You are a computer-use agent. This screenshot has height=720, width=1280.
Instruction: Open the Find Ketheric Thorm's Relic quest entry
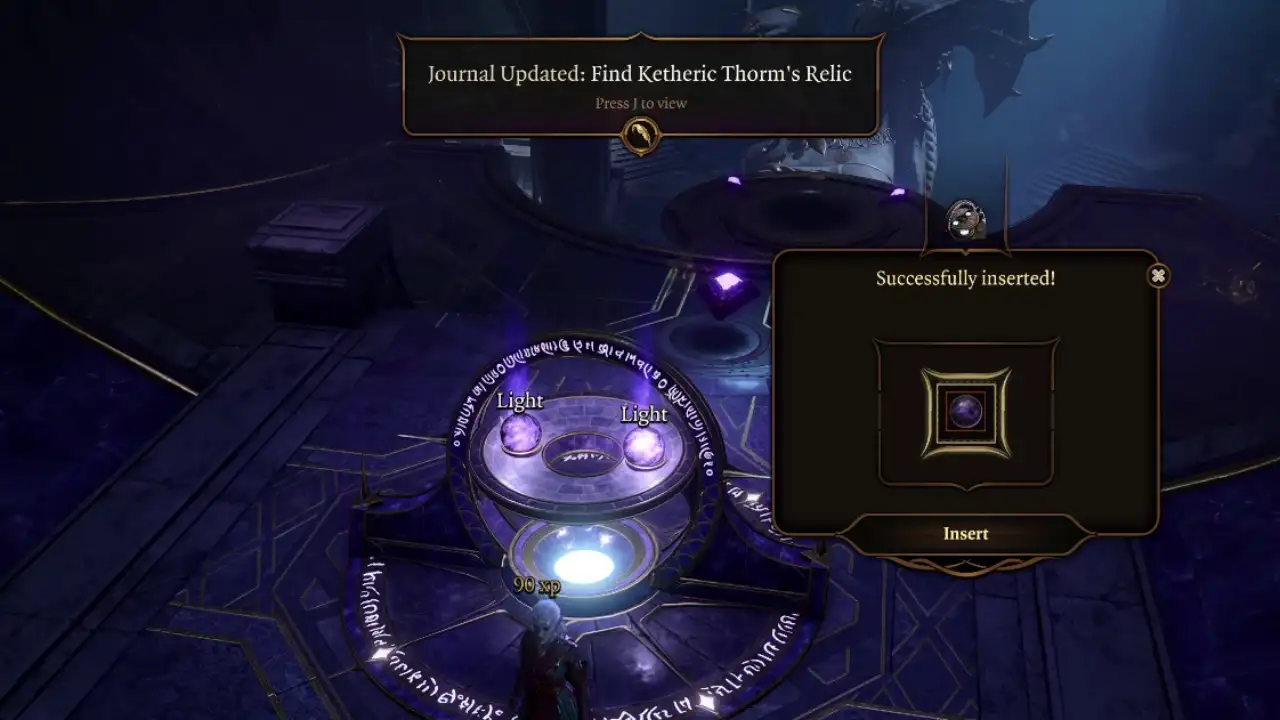[640, 73]
